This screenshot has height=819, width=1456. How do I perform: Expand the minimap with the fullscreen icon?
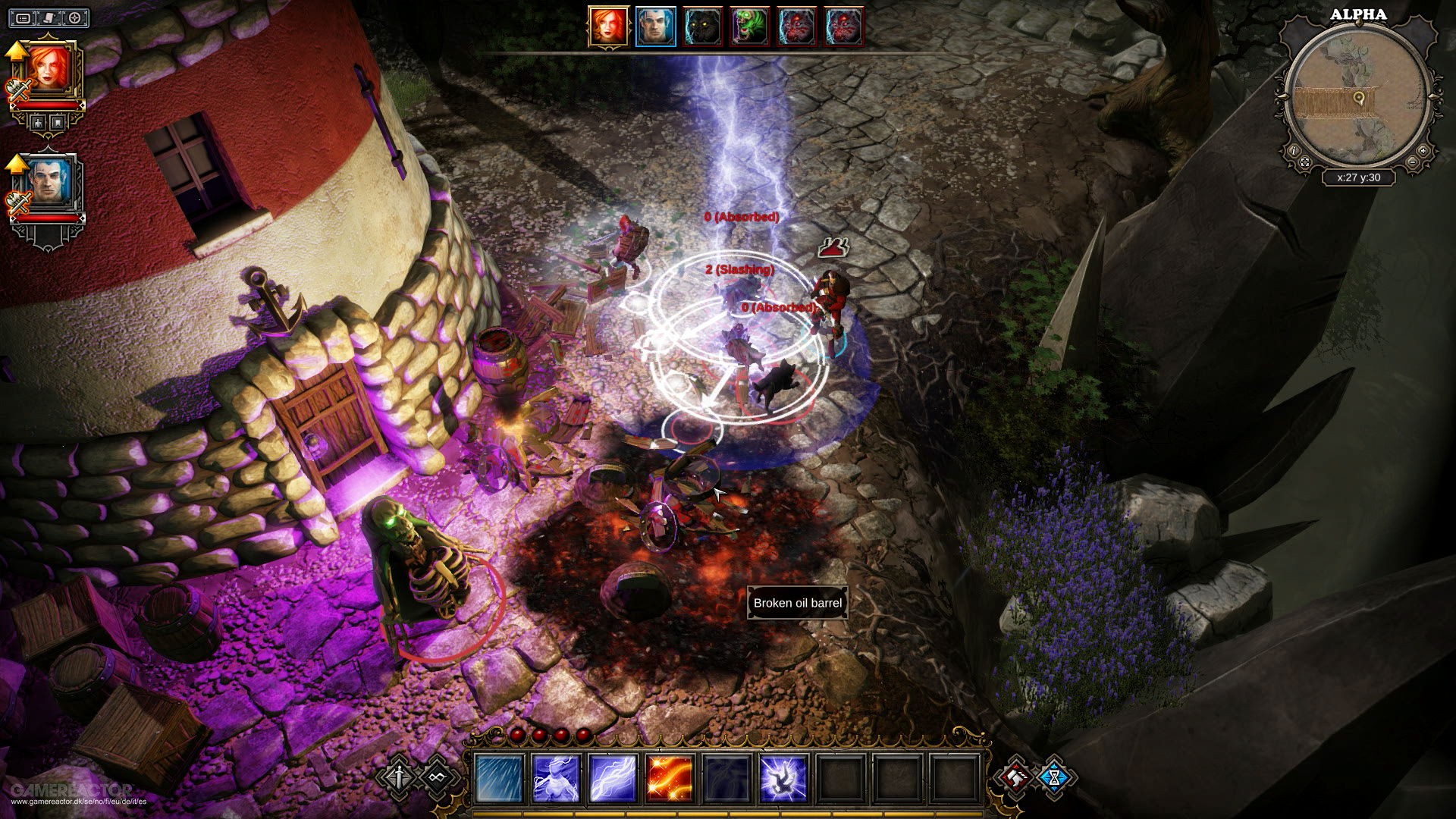pyautogui.click(x=1305, y=163)
